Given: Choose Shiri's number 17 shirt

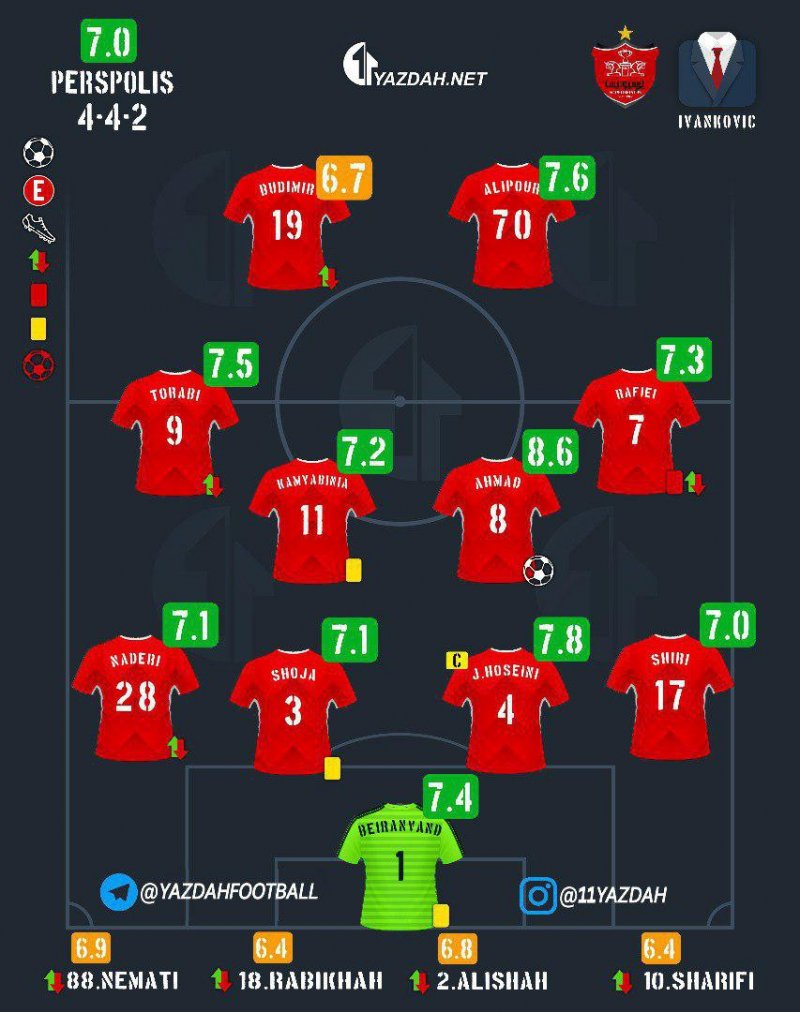Looking at the screenshot, I should (x=669, y=693).
